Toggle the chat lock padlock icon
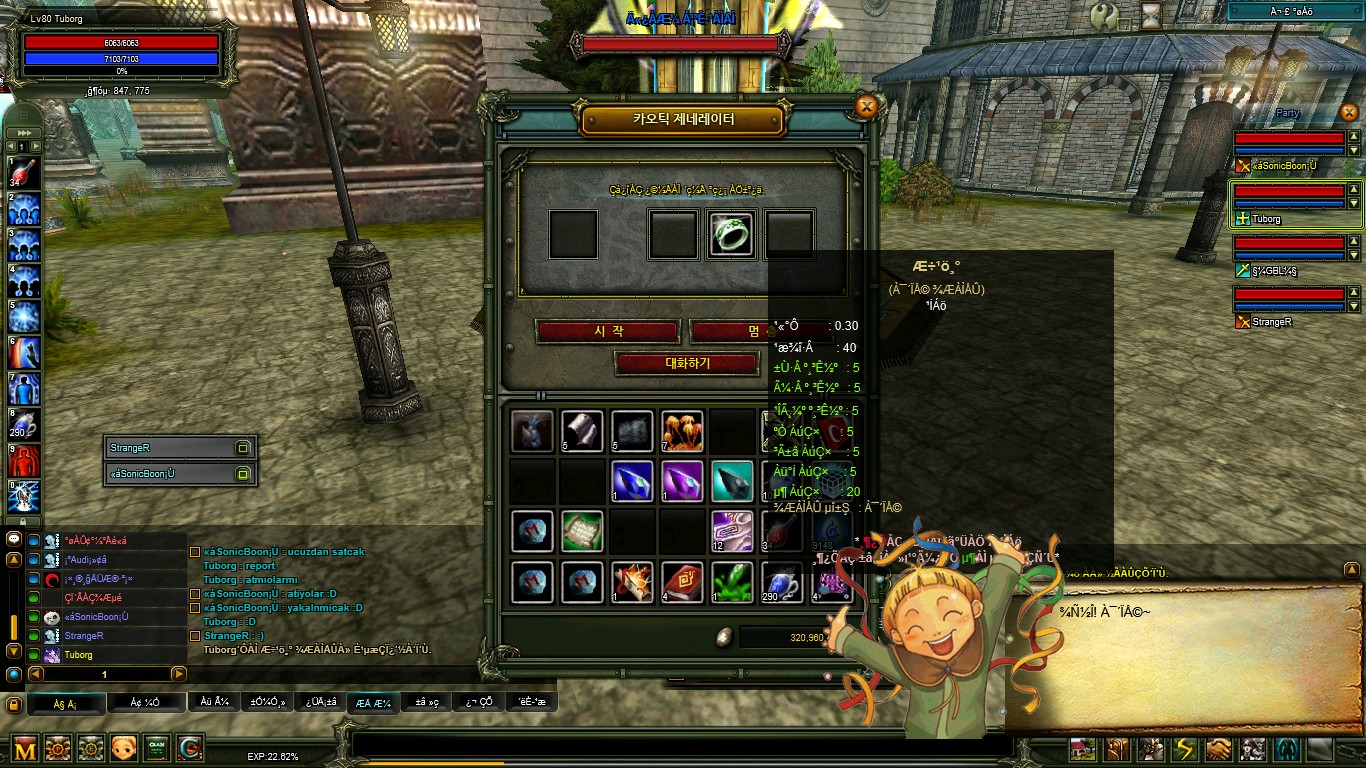1366x768 pixels. pos(14,704)
